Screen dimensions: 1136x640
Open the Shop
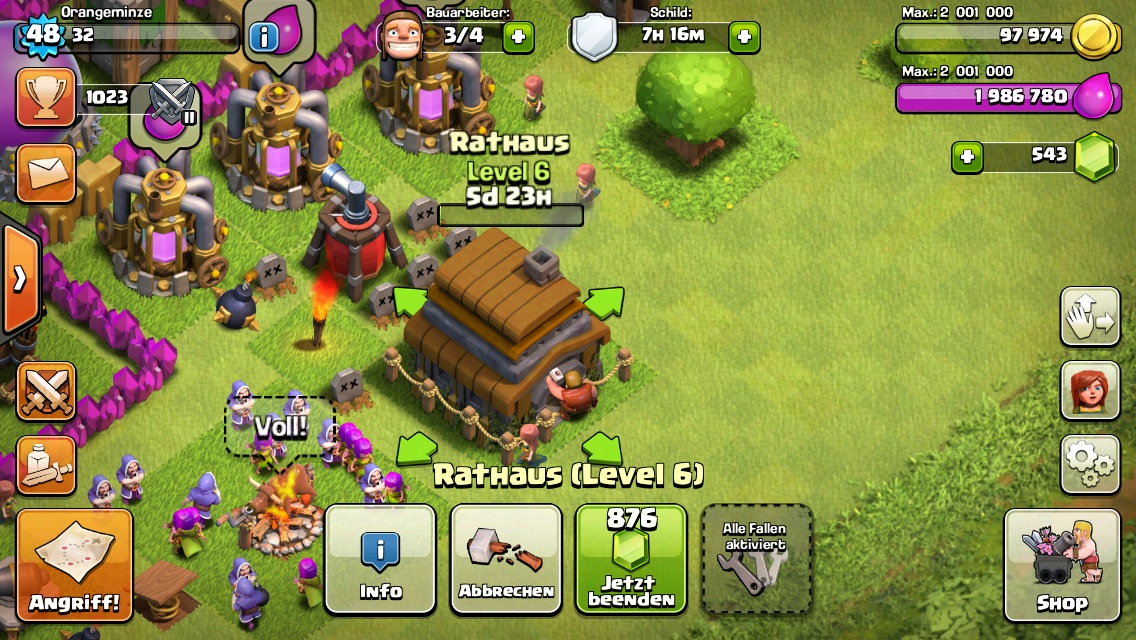[1061, 565]
